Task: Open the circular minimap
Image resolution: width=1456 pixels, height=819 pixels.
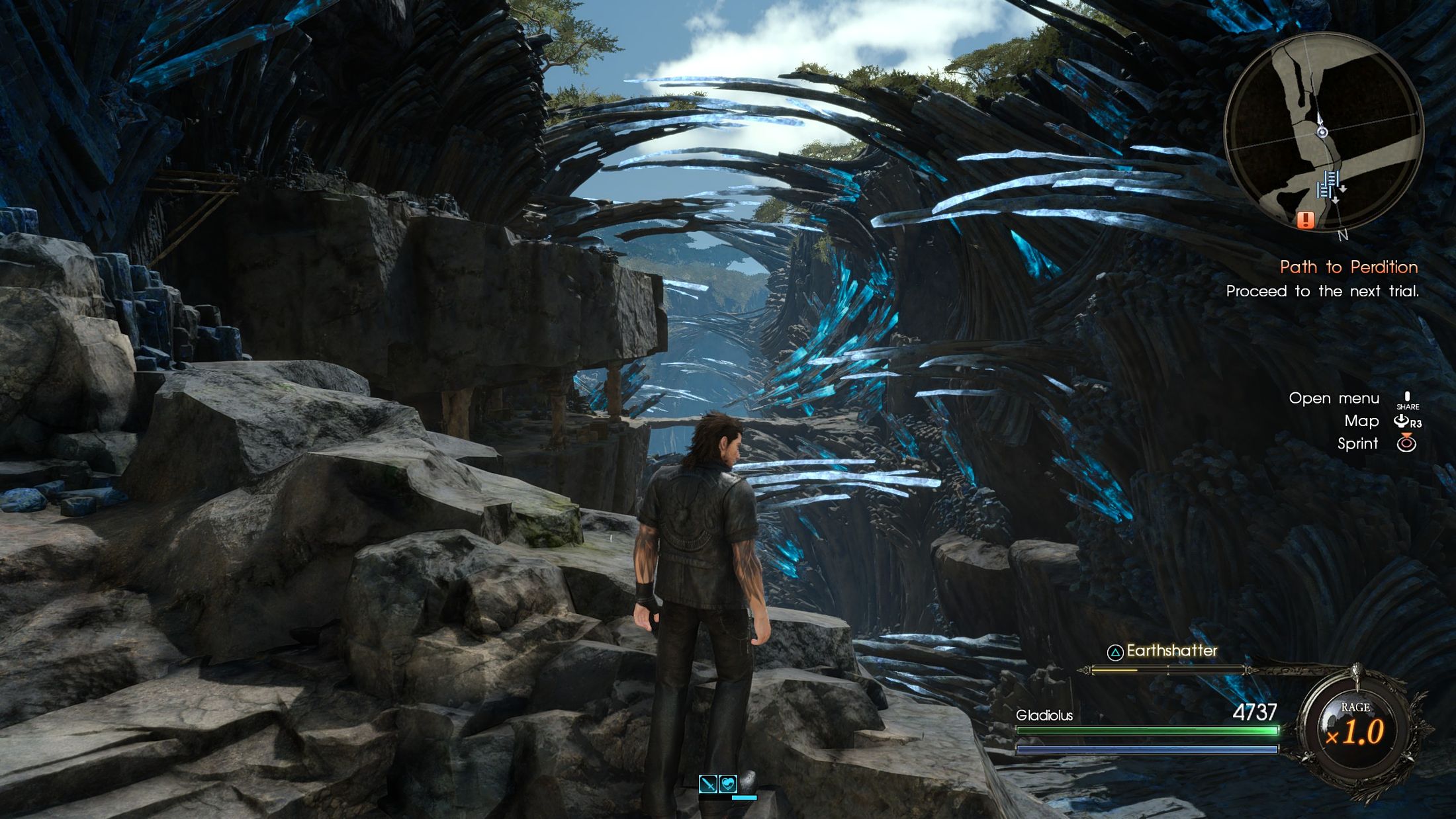Action: 1323,131
